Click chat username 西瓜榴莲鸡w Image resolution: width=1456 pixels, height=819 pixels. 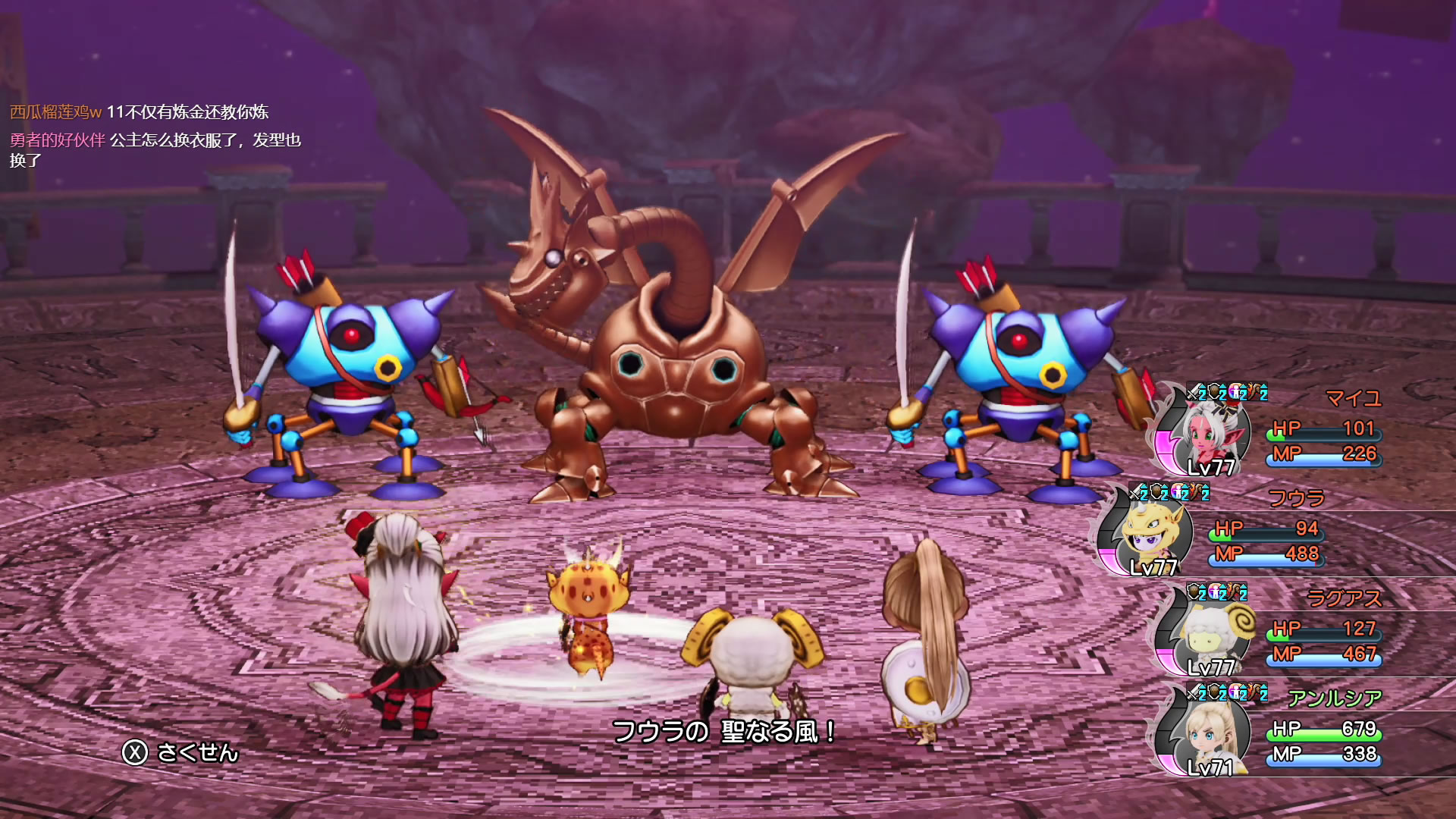(55, 112)
